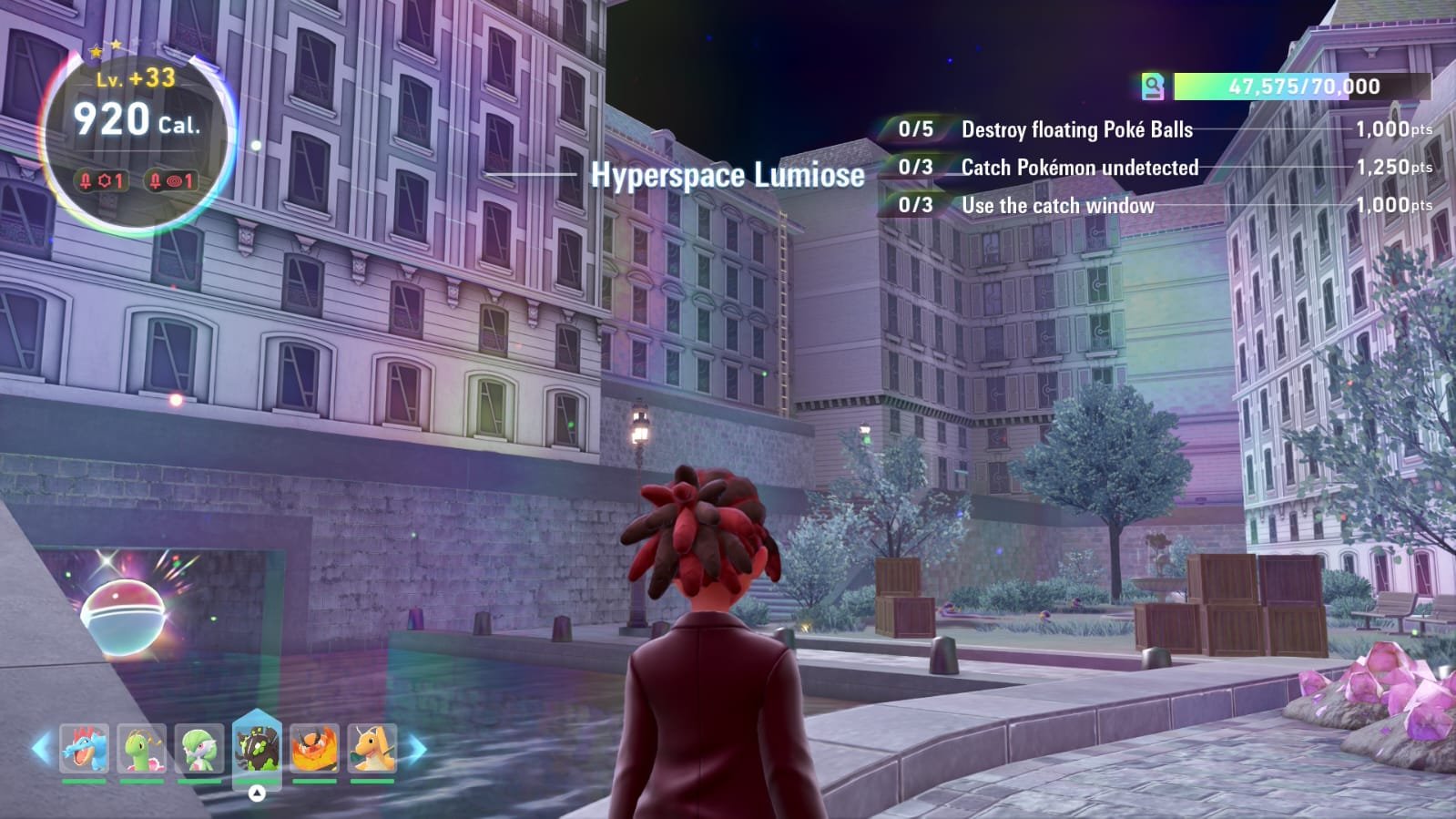Select the highlighted Zygarde party slot
This screenshot has width=1456, height=819.
tap(257, 746)
